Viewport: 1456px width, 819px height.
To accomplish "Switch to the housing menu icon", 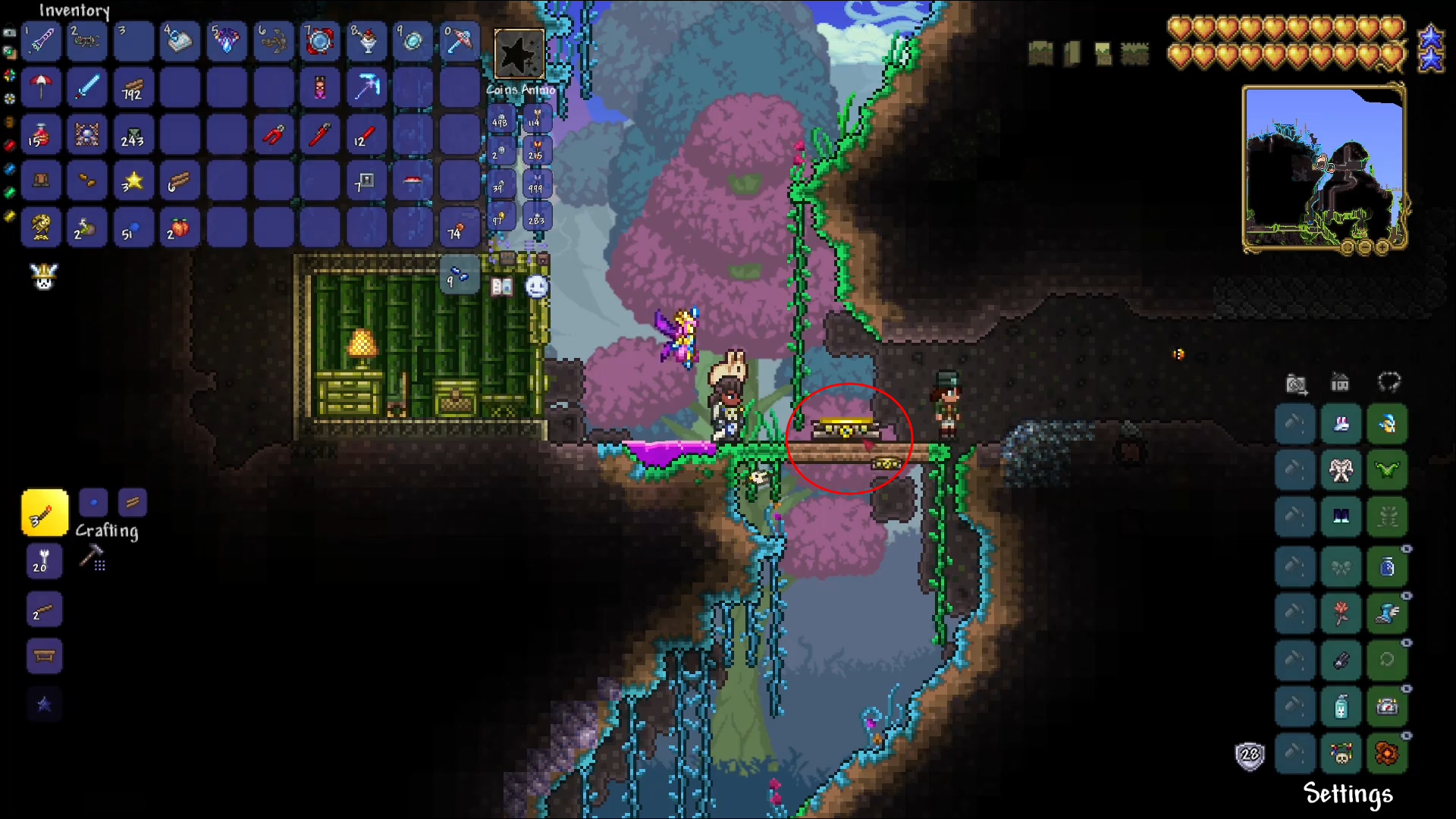I will [x=1340, y=383].
